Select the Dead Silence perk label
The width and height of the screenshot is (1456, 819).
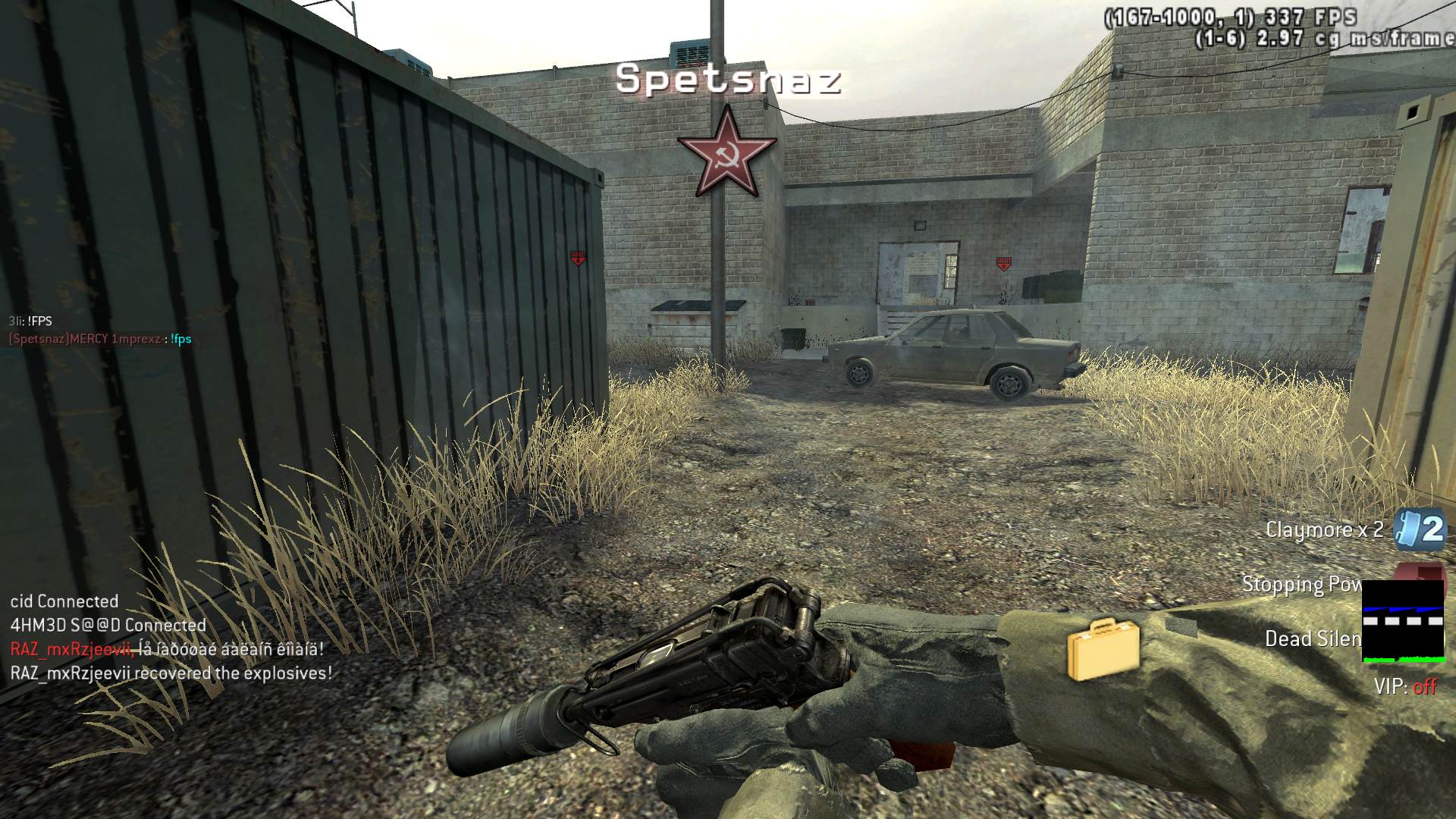[1313, 639]
